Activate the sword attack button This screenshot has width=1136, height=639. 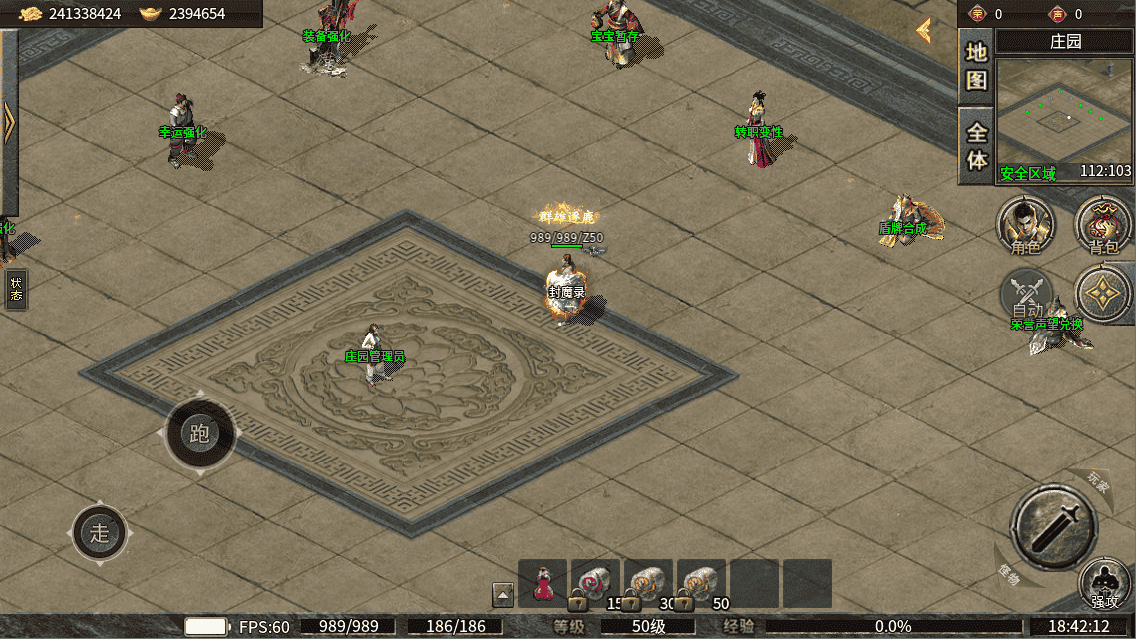pos(1054,524)
